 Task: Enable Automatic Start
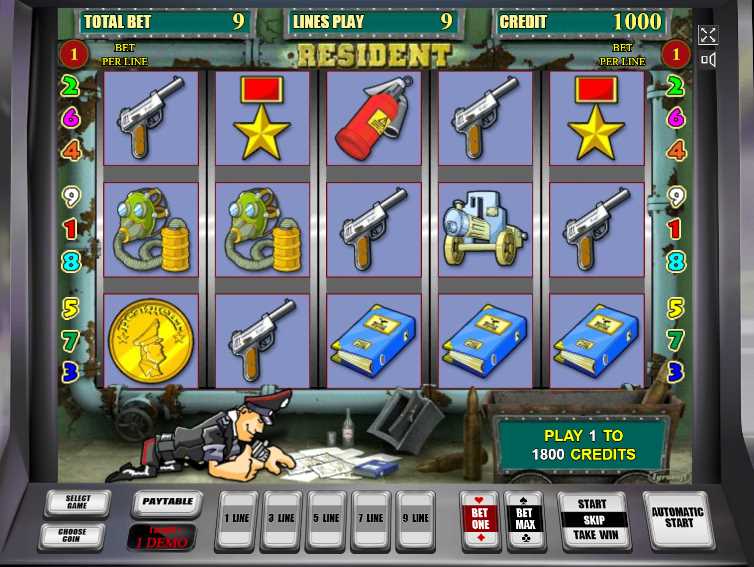tap(679, 518)
